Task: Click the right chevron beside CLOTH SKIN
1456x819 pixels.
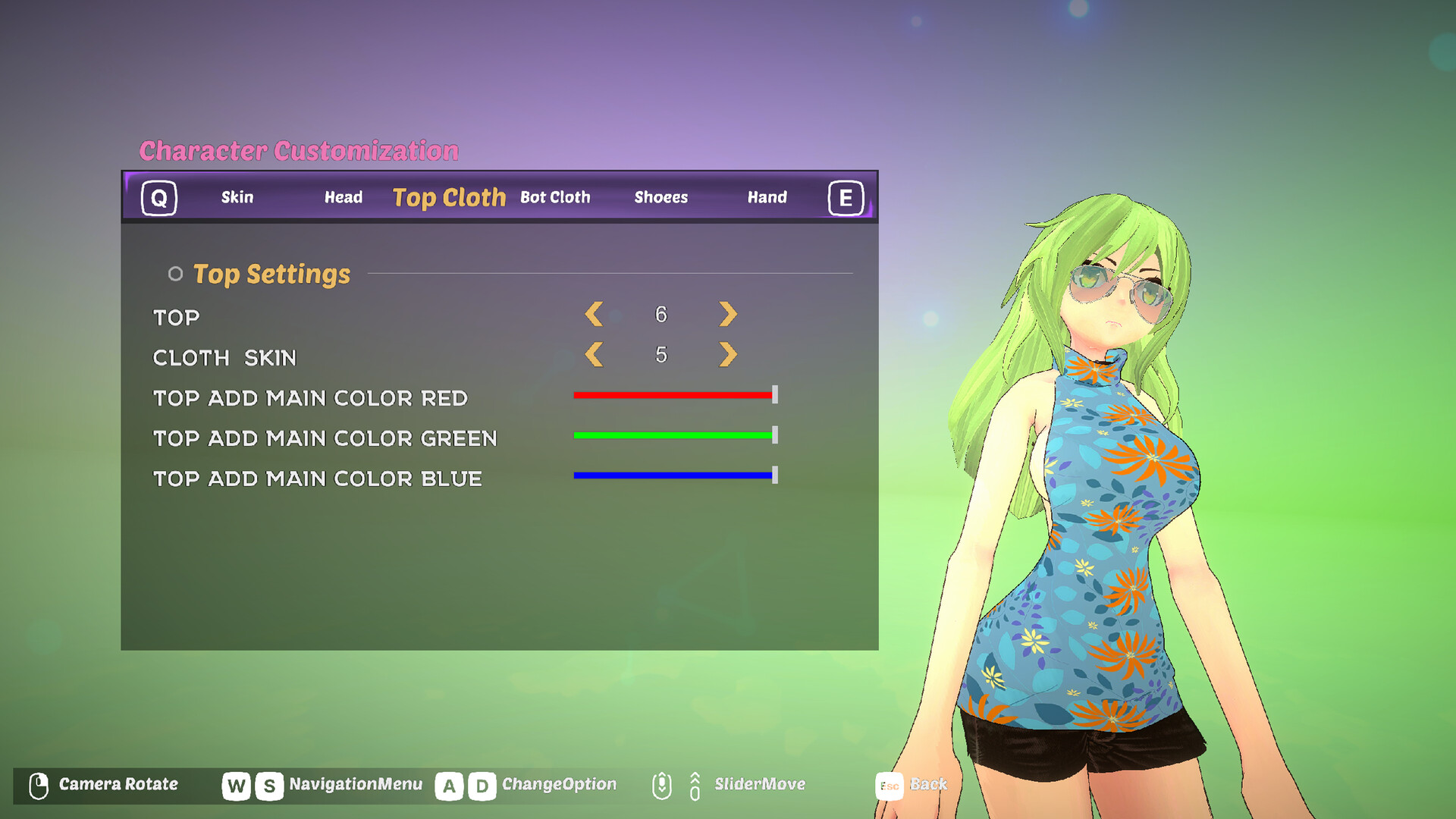Action: [x=726, y=354]
